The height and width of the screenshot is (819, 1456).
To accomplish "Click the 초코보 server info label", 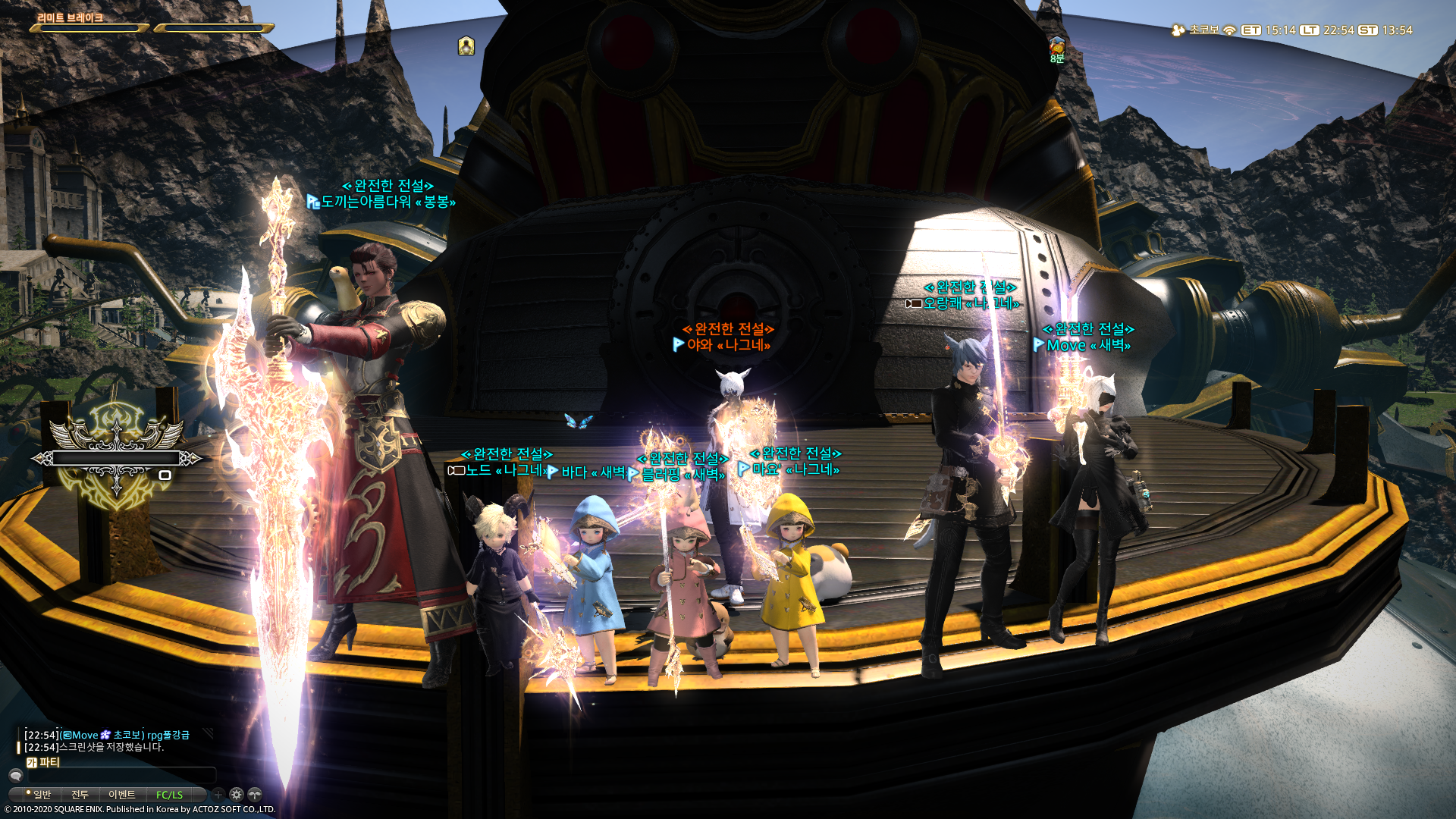I will point(1203,30).
